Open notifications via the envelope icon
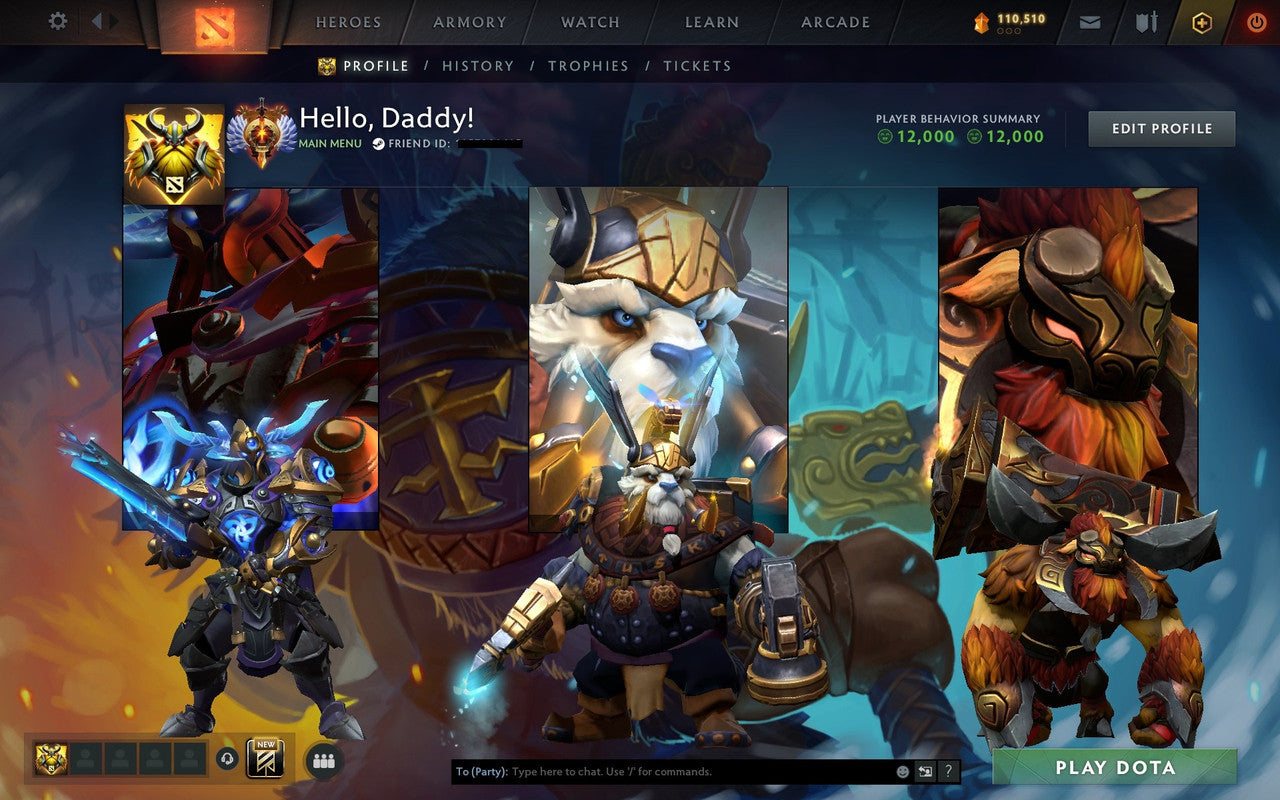The width and height of the screenshot is (1280, 800). coord(1090,21)
